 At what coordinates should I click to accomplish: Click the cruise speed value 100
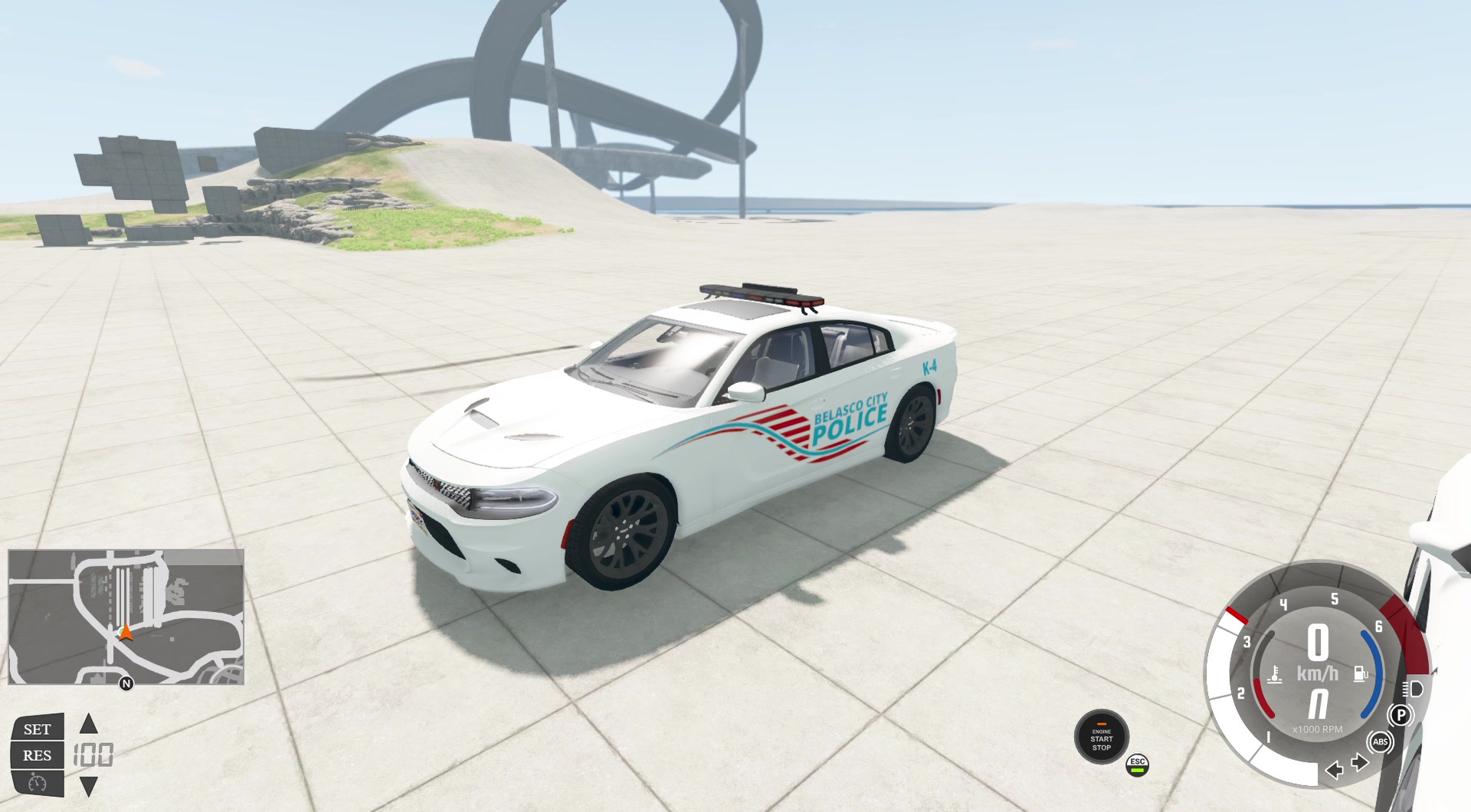(x=94, y=755)
